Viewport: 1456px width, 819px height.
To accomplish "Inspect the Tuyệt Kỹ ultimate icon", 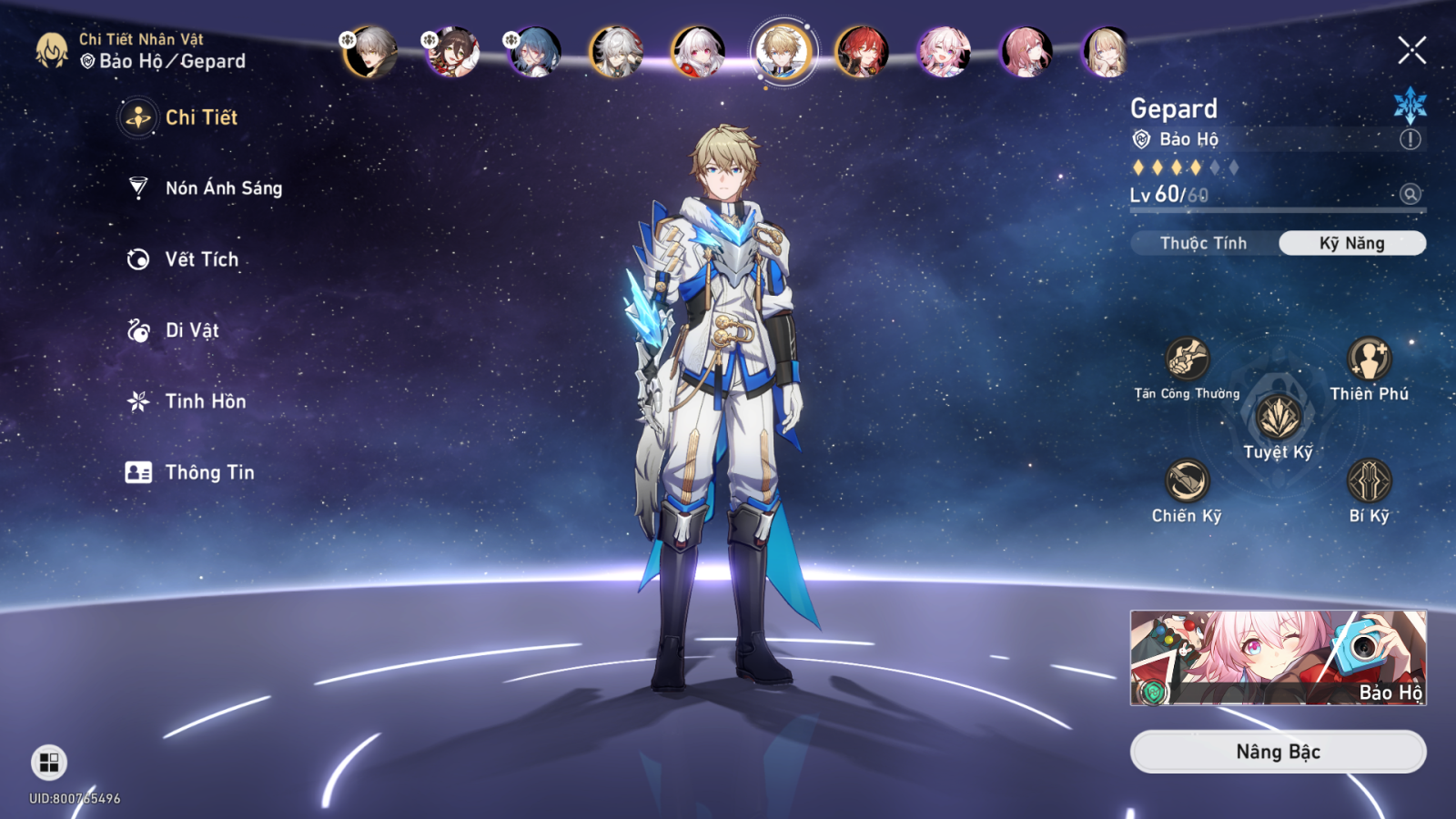I will click(x=1278, y=418).
